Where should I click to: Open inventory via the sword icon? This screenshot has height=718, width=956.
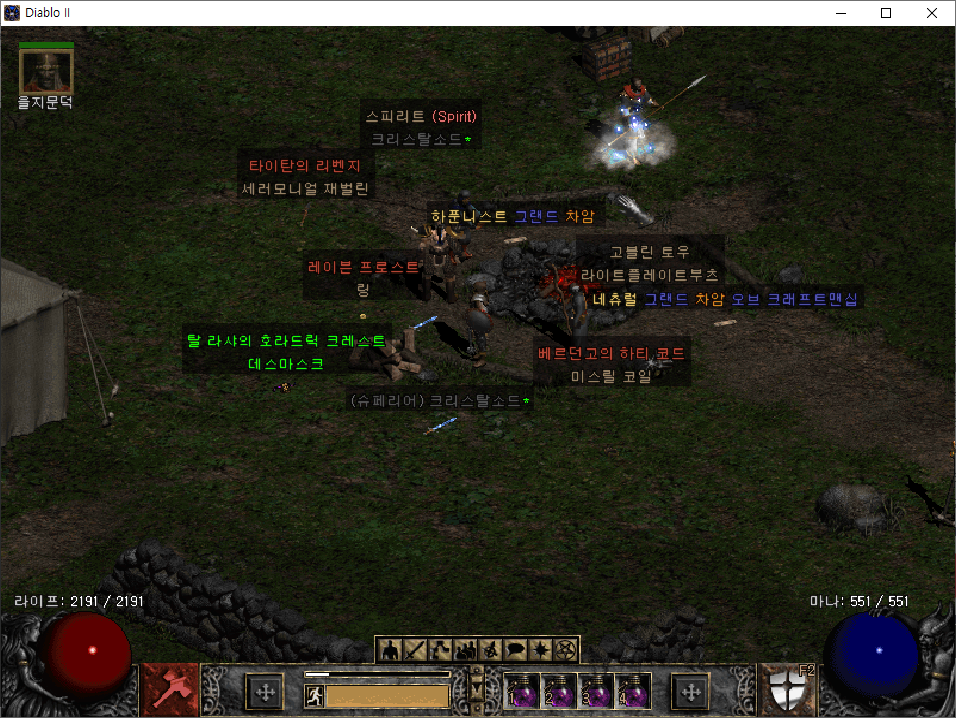415,650
